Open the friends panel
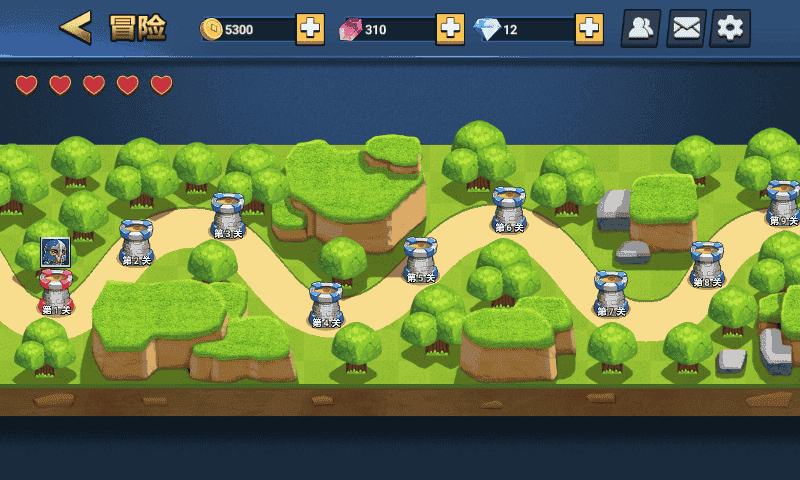The image size is (800, 480). 641,28
